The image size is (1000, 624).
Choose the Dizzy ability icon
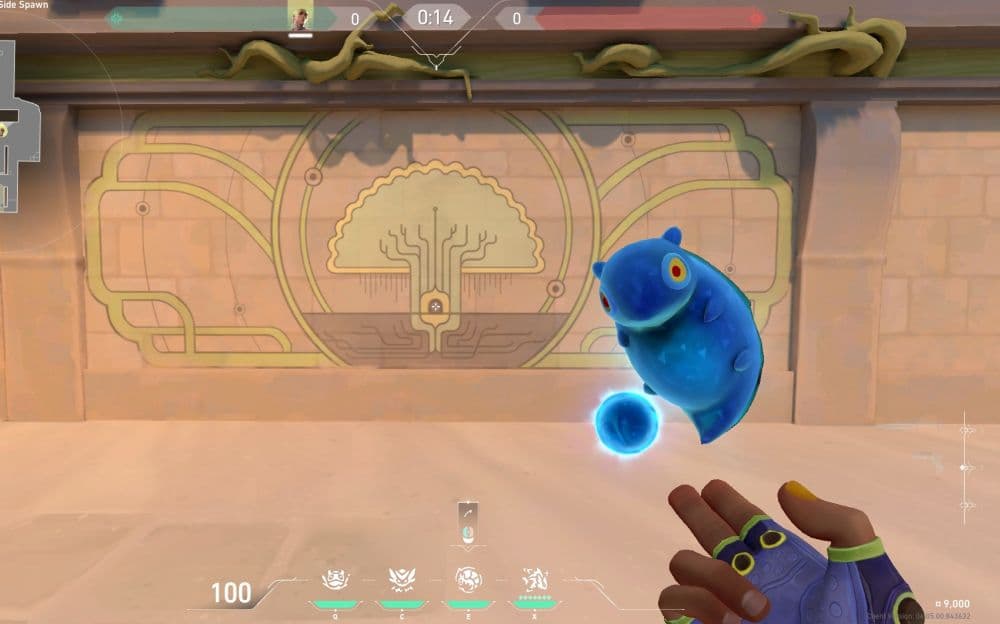[x=467, y=580]
